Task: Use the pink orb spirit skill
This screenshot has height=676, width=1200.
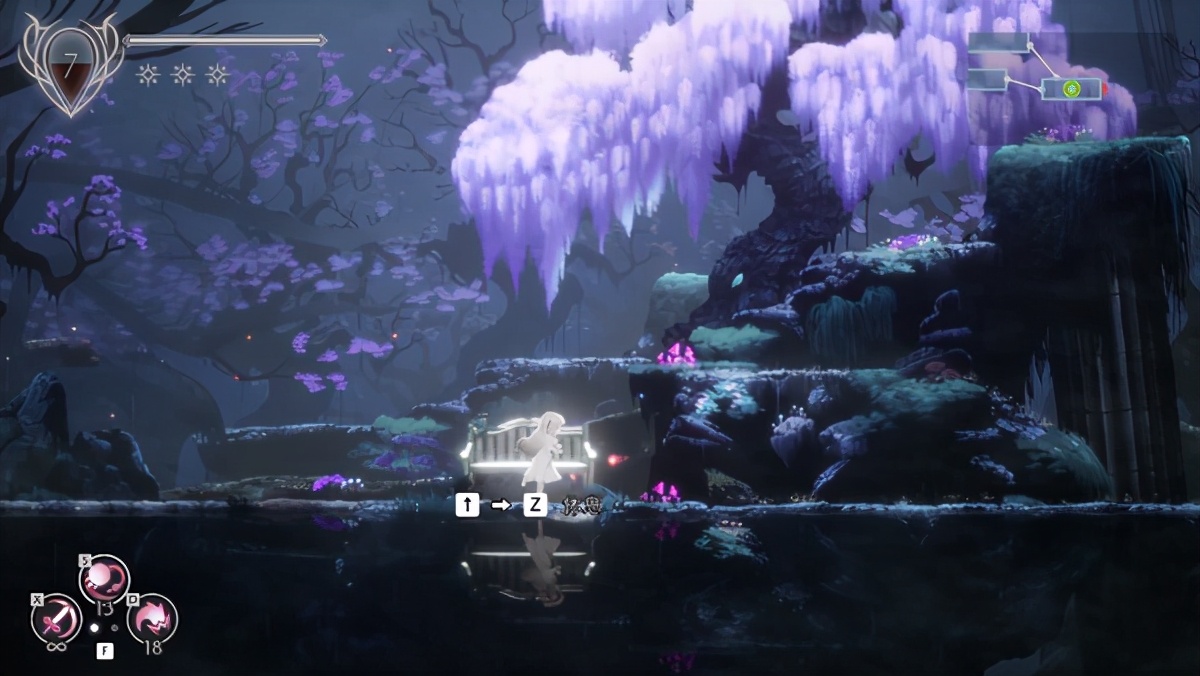Action: click(x=104, y=580)
